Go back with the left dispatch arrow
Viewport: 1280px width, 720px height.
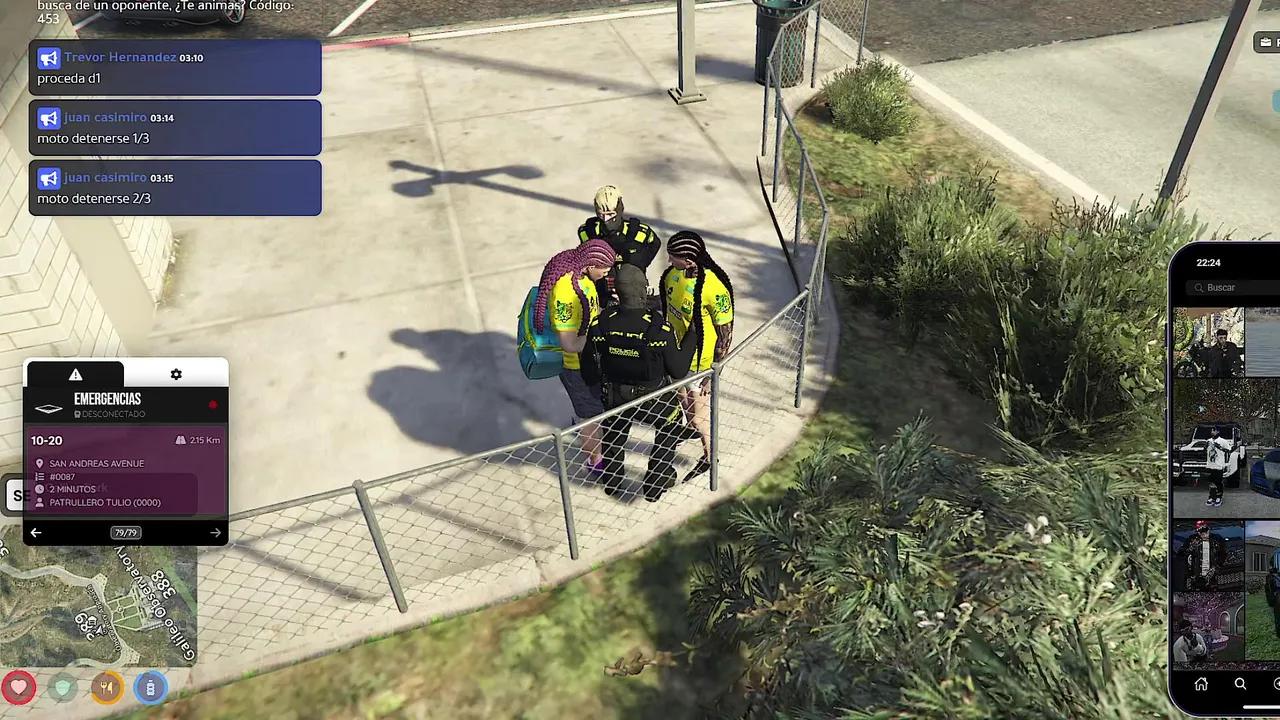[x=36, y=532]
